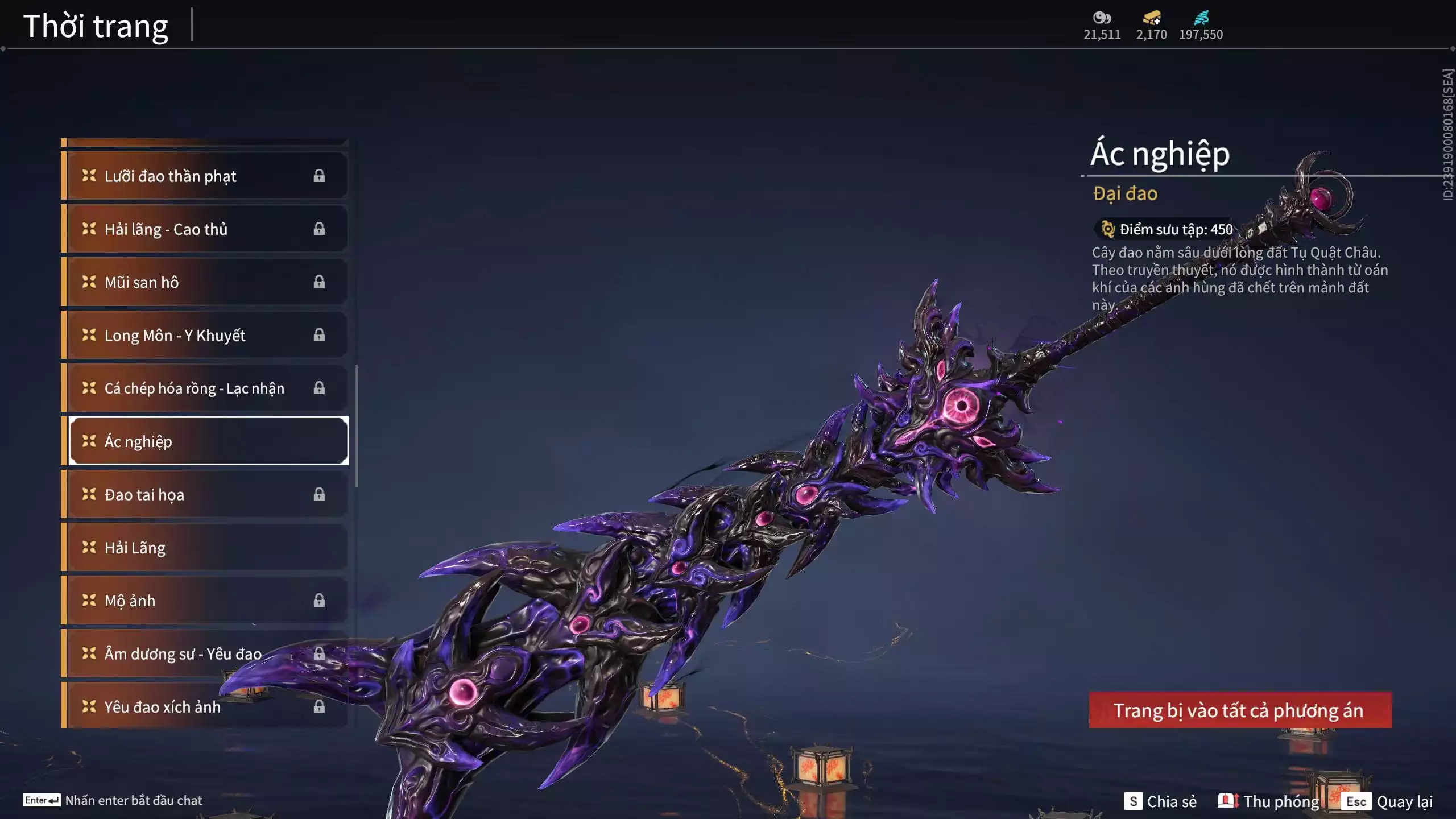Open the Cá chép hóa rồng - Lạc nhận entry

pos(205,388)
